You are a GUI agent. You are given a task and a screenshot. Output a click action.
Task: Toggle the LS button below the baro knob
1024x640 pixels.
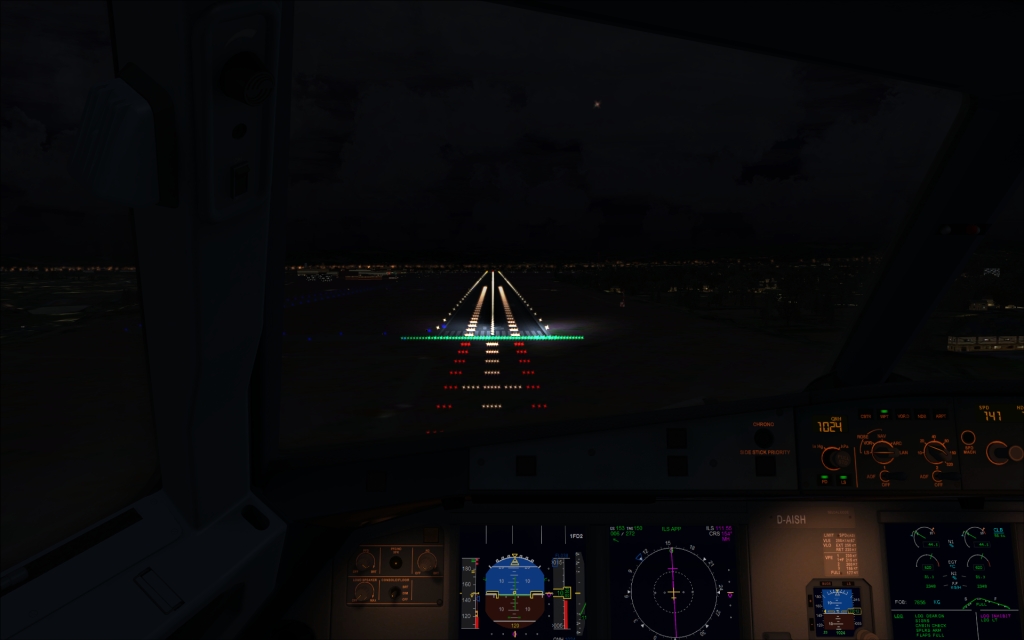(x=842, y=479)
